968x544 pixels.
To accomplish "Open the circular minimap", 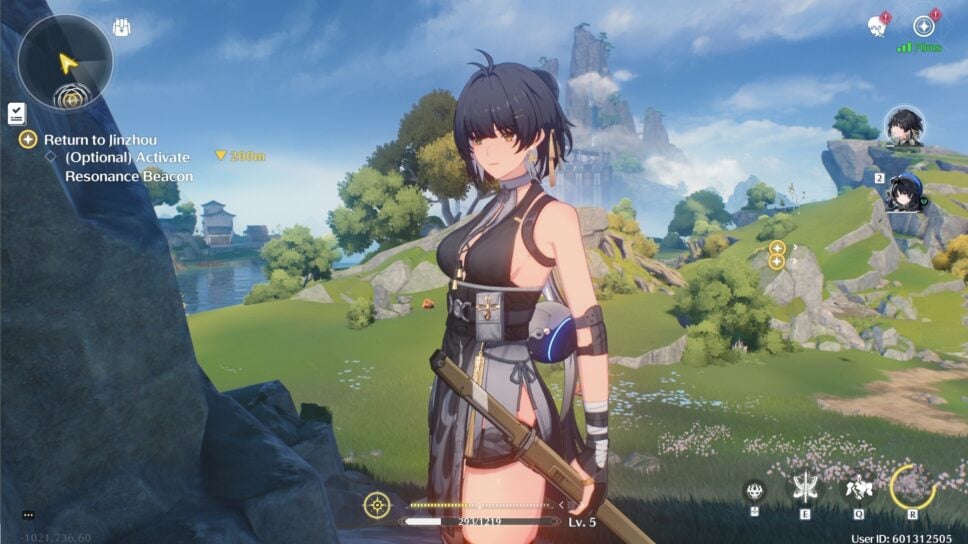I will [x=66, y=62].
